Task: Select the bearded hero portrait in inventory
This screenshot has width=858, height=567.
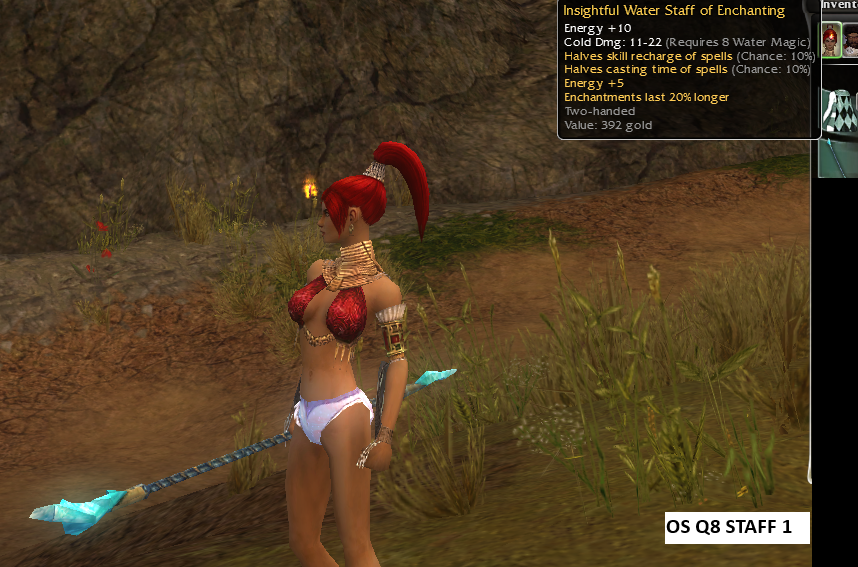Action: tap(851, 42)
